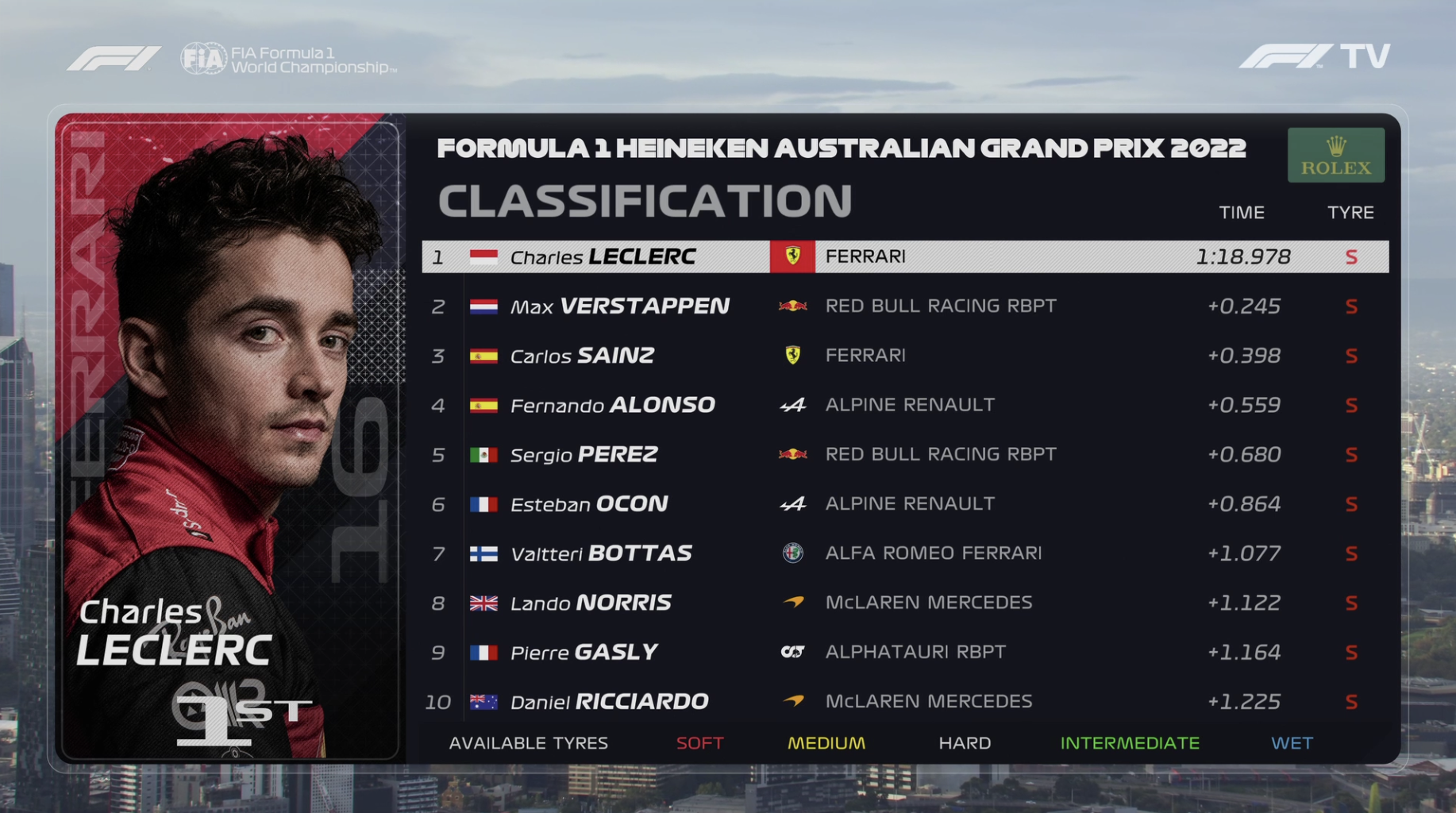
Task: Highlight Esteban Ocon's result row
Action: tap(905, 504)
